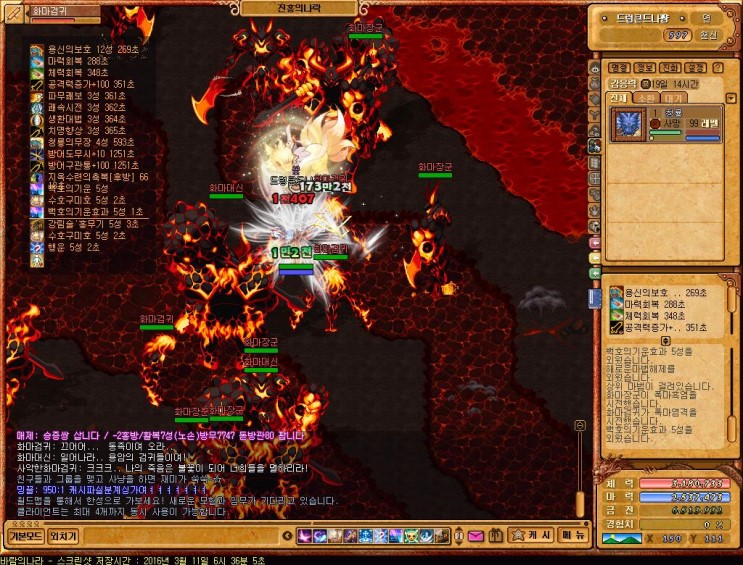This screenshot has height=565, width=743.
Task: Open the 메뉴 menu button
Action: click(573, 536)
